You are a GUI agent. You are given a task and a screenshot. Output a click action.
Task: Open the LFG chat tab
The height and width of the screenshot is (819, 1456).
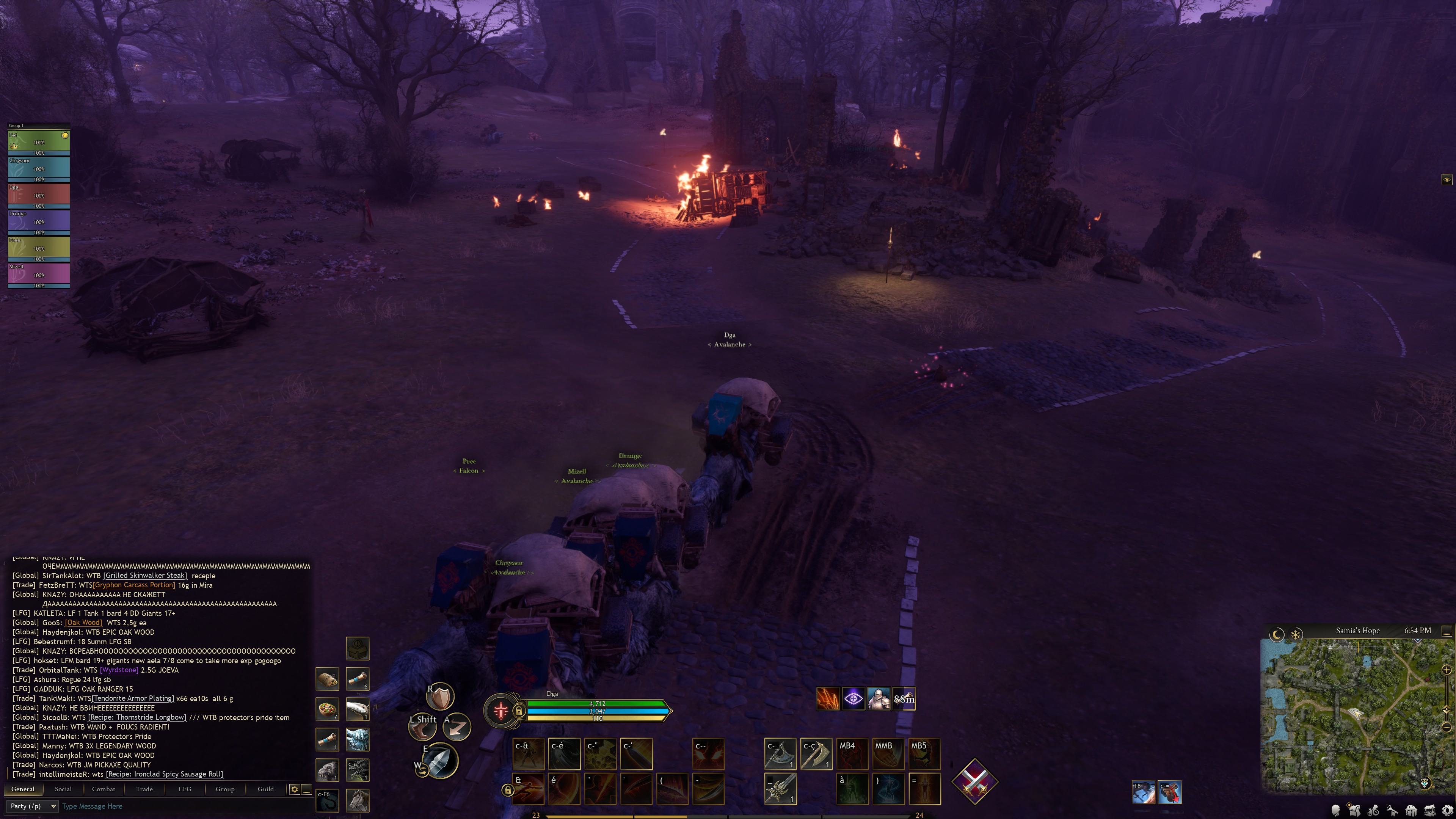click(x=185, y=789)
